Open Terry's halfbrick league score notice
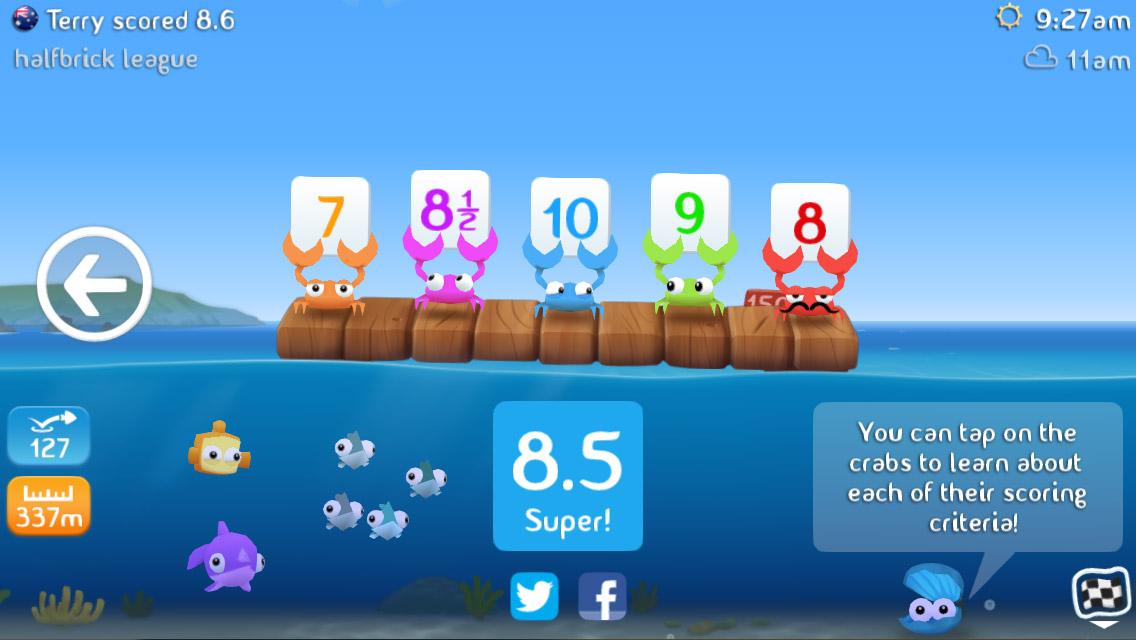This screenshot has width=1136, height=640. pyautogui.click(x=125, y=37)
